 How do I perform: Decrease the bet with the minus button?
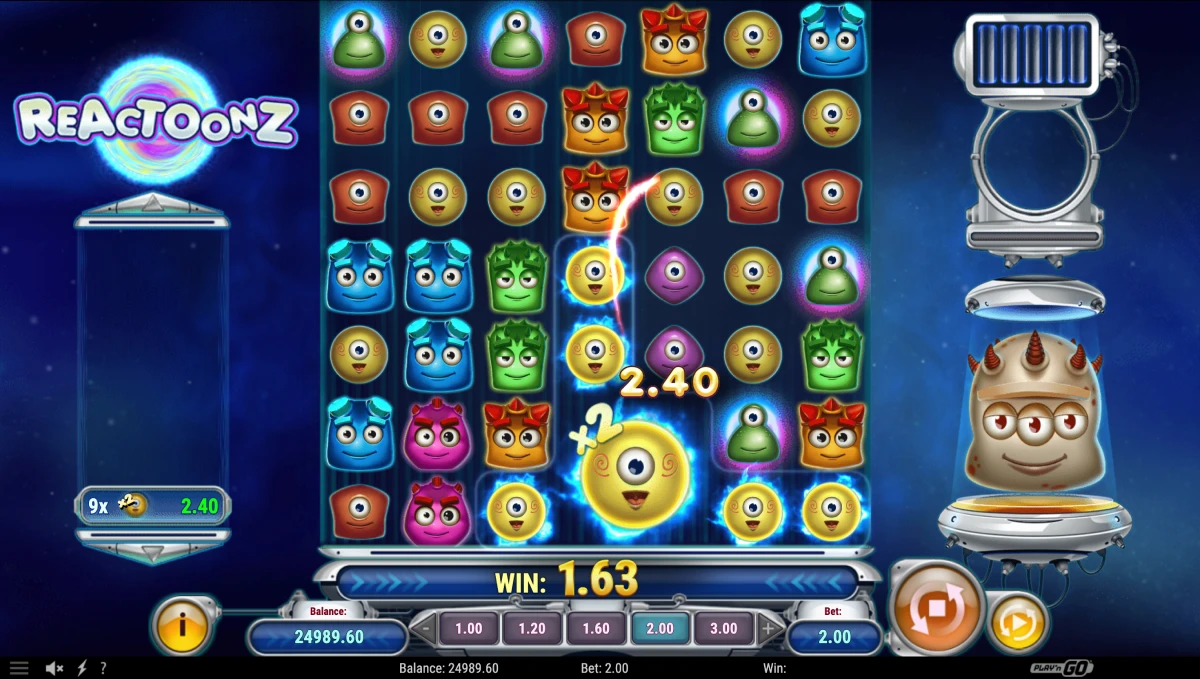[x=424, y=630]
